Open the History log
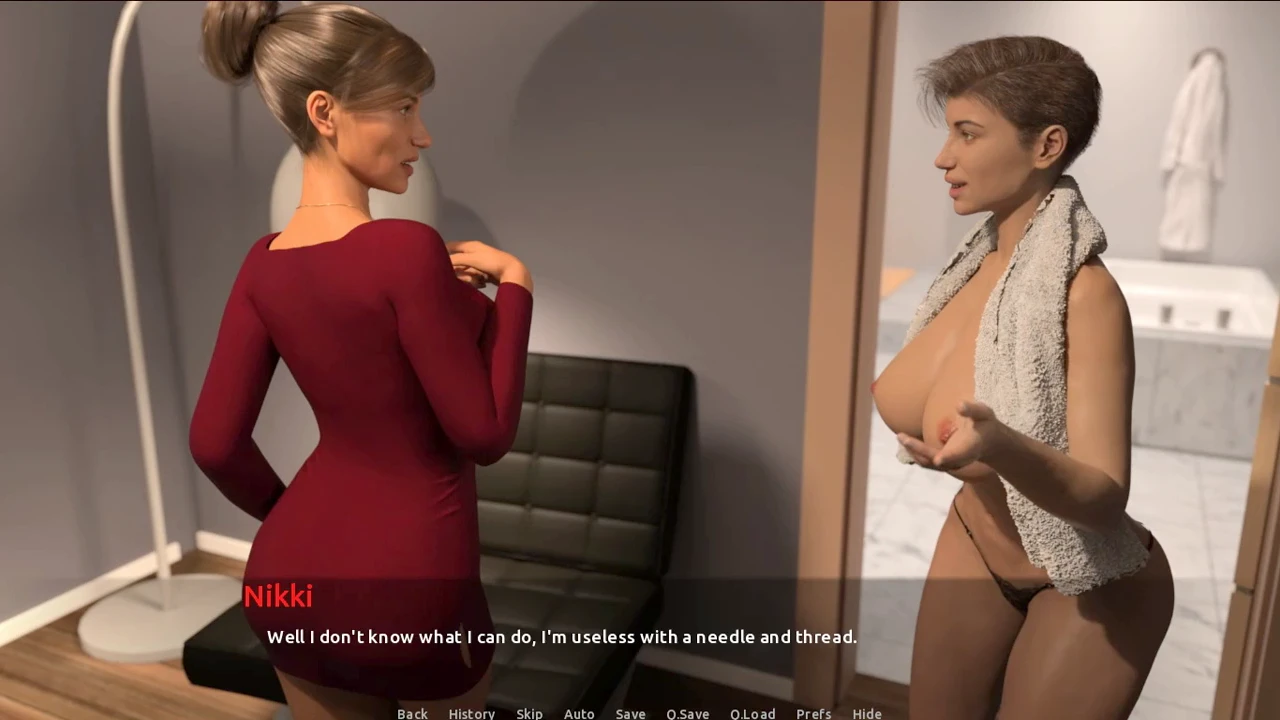This screenshot has width=1280, height=720. click(x=471, y=713)
